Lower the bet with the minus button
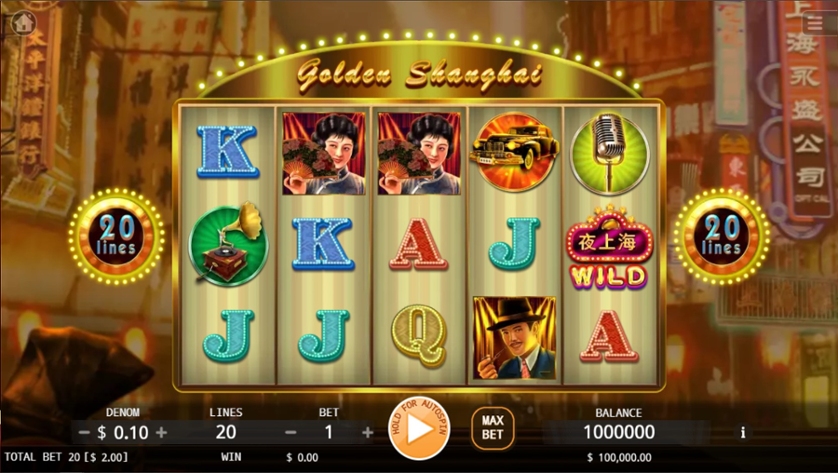The height and width of the screenshot is (473, 838). 291,433
